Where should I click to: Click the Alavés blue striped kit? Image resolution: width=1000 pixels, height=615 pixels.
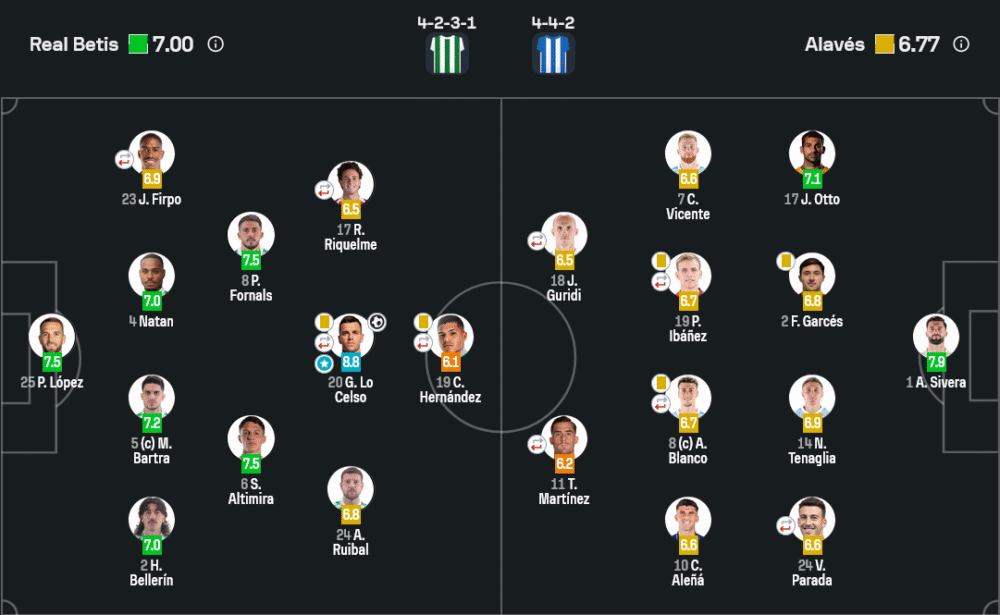click(x=554, y=53)
